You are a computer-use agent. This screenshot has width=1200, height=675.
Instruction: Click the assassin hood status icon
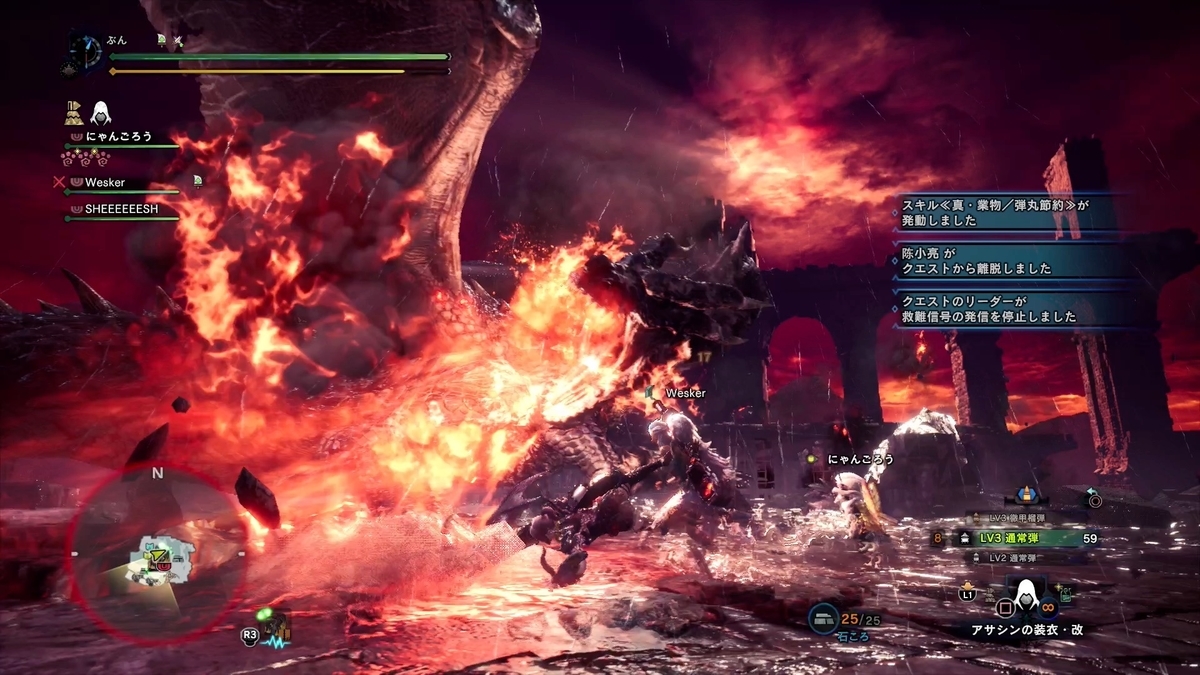coord(100,112)
